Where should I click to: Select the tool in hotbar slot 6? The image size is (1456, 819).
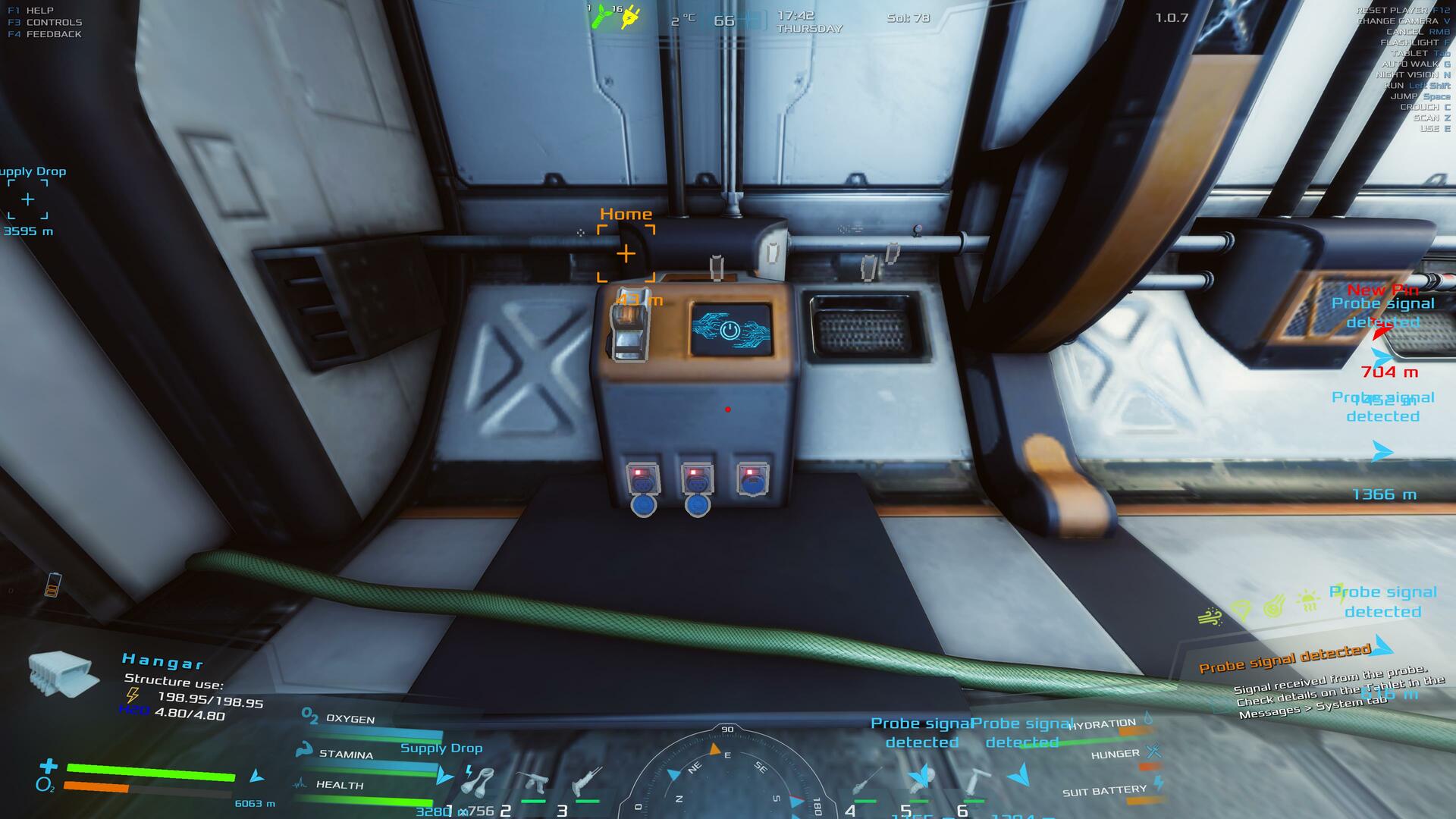(x=974, y=783)
